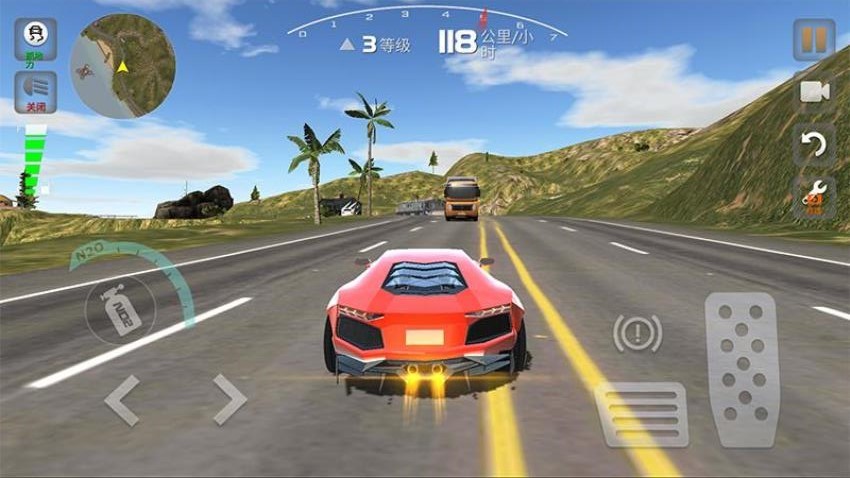
Task: Toggle the traction control icon
Action: [x=35, y=39]
